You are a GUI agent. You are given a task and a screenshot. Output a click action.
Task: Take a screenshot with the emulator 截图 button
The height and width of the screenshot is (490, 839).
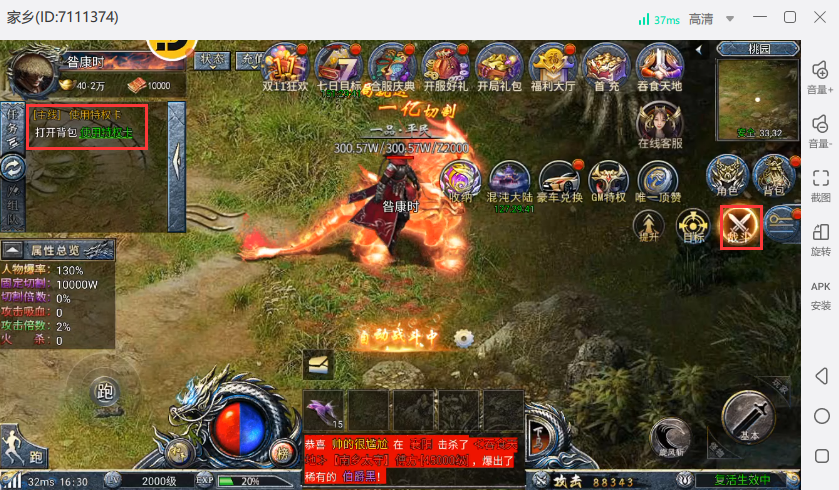click(x=820, y=185)
